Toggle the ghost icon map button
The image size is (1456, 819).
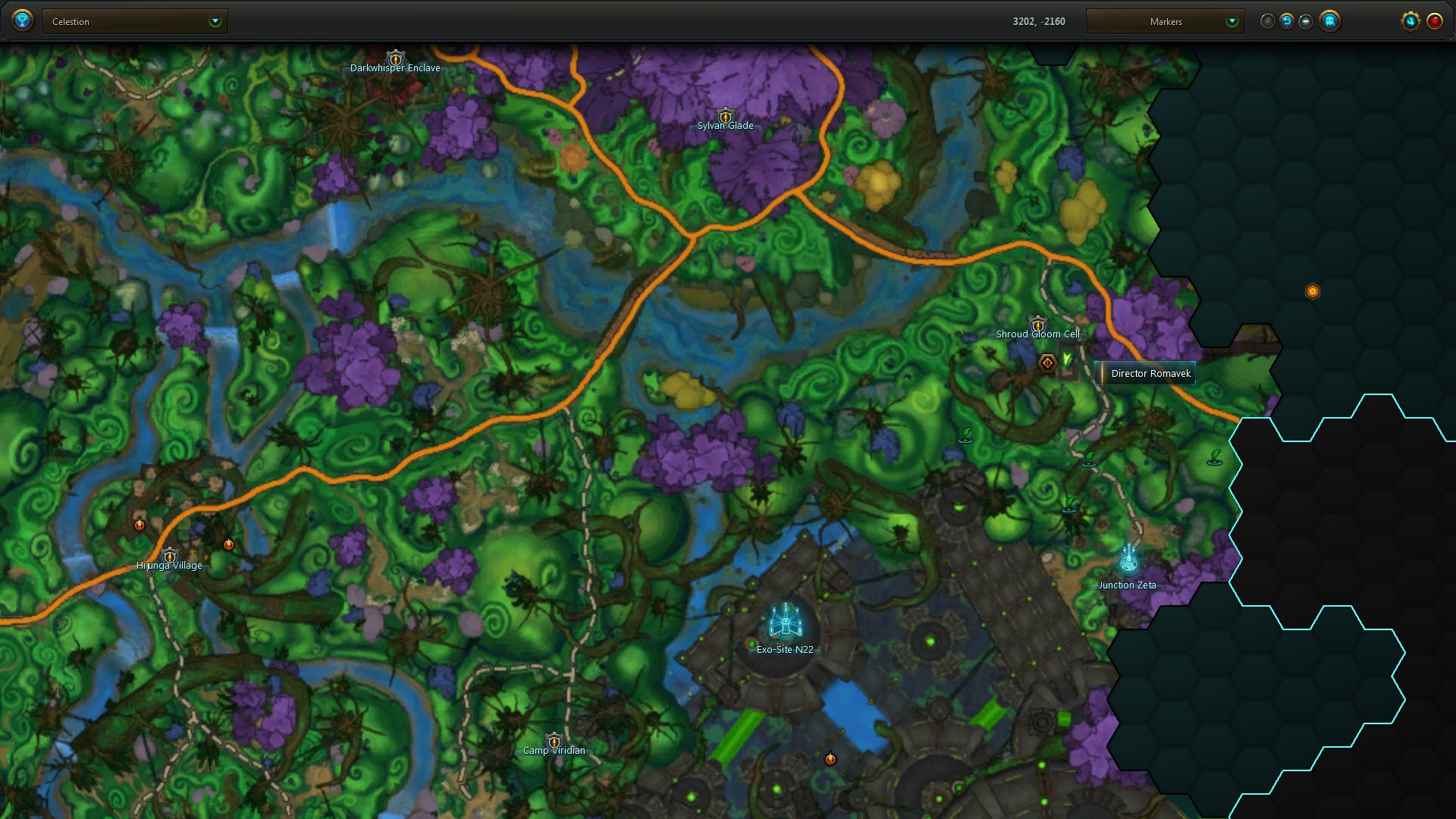[x=1329, y=21]
